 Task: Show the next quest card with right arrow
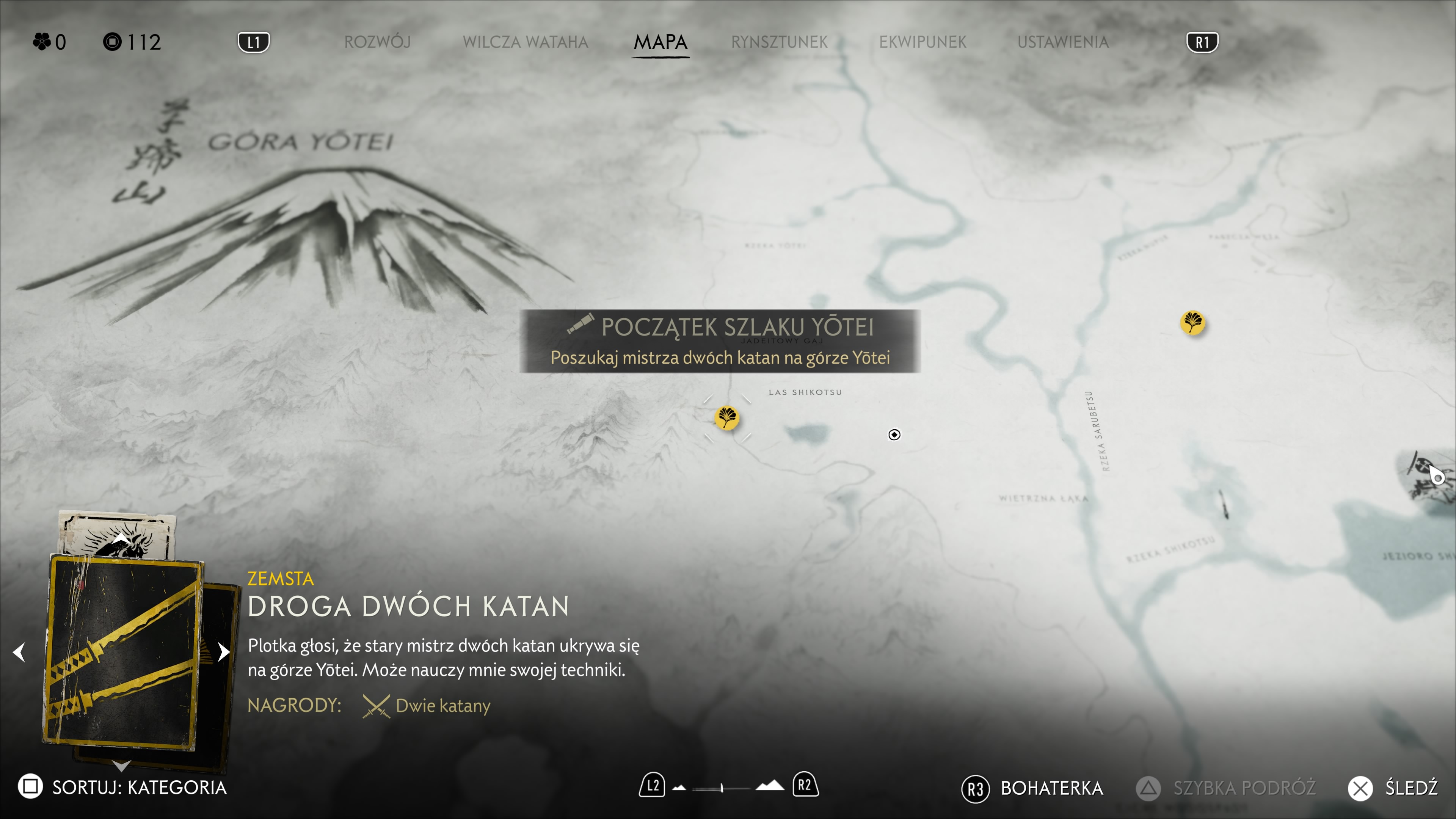224,652
